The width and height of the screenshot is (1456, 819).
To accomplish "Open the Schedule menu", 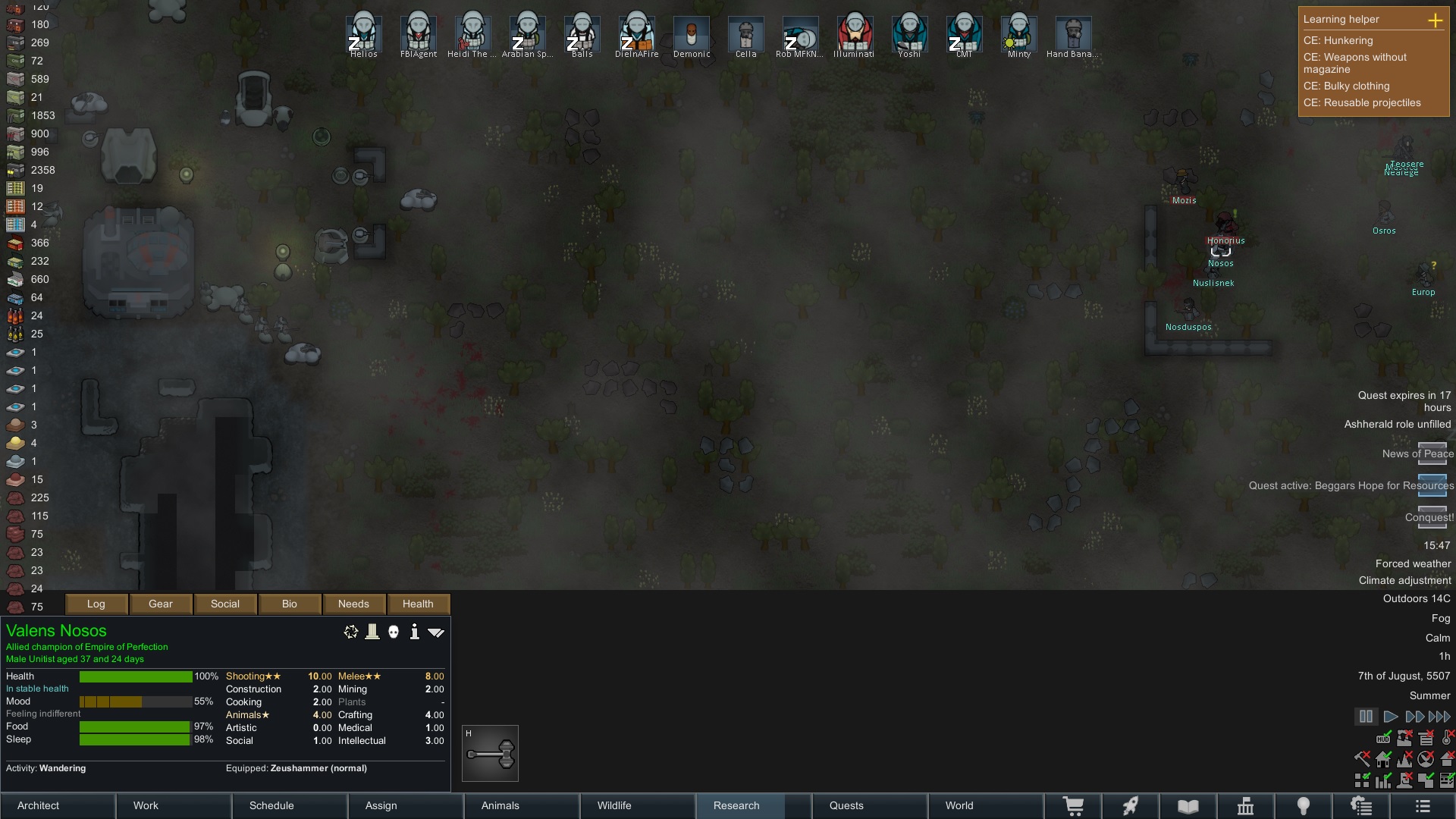I will pos(290,805).
